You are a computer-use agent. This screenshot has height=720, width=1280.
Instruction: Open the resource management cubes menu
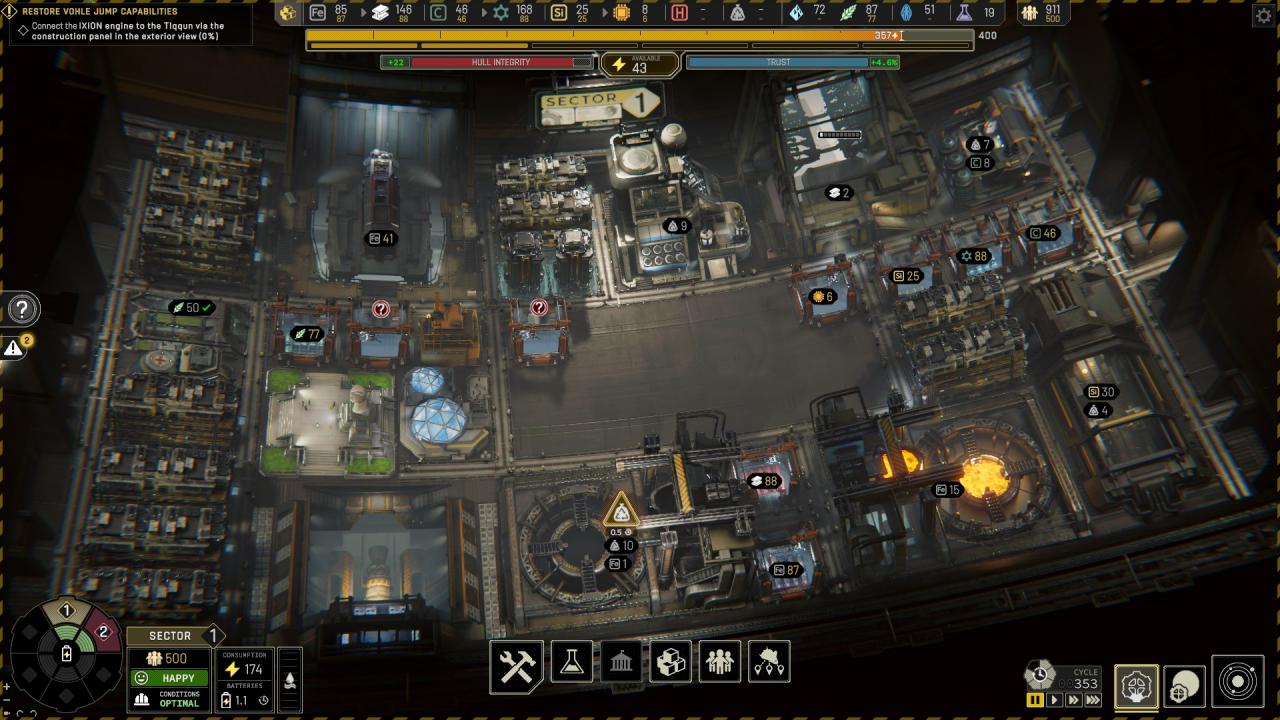point(670,662)
